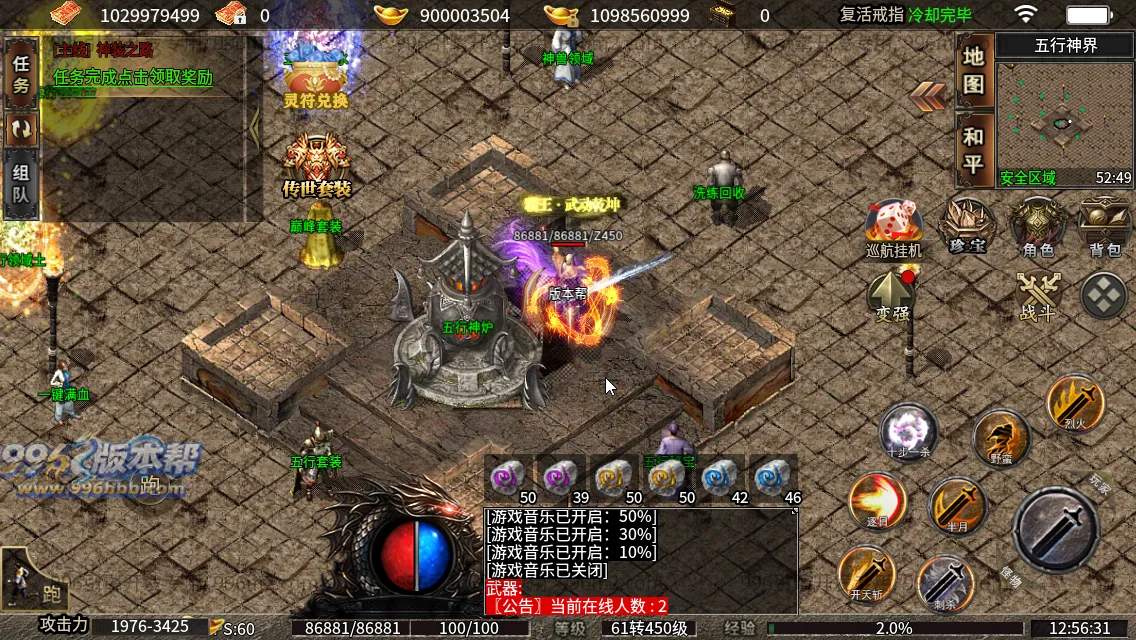This screenshot has width=1136, height=640.
Task: Open the 地图 map button
Action: coord(974,70)
